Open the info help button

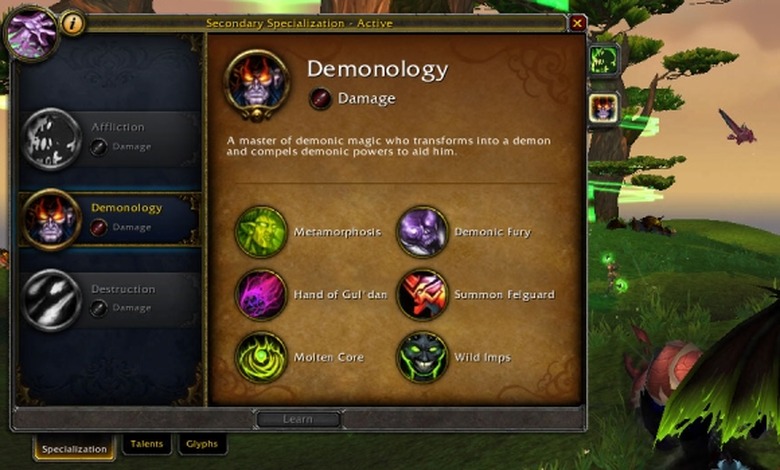pyautogui.click(x=73, y=22)
